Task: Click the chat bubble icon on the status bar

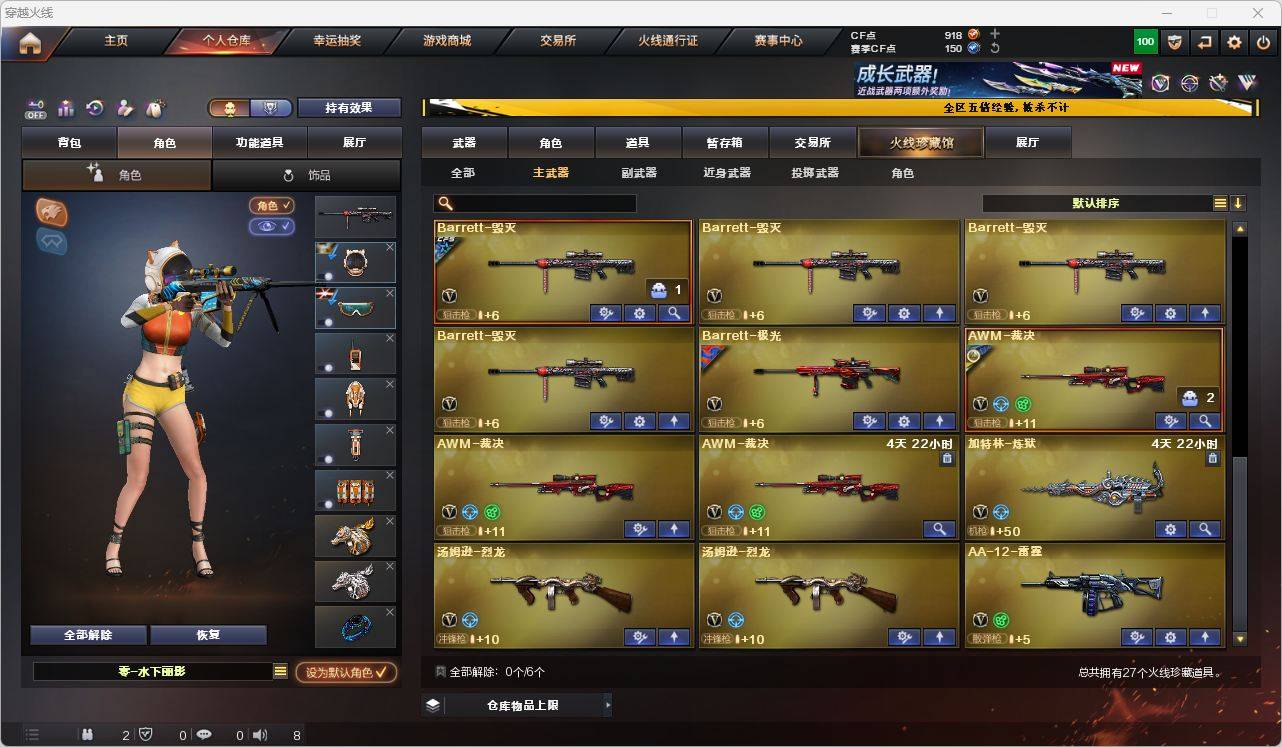Action: click(x=205, y=735)
